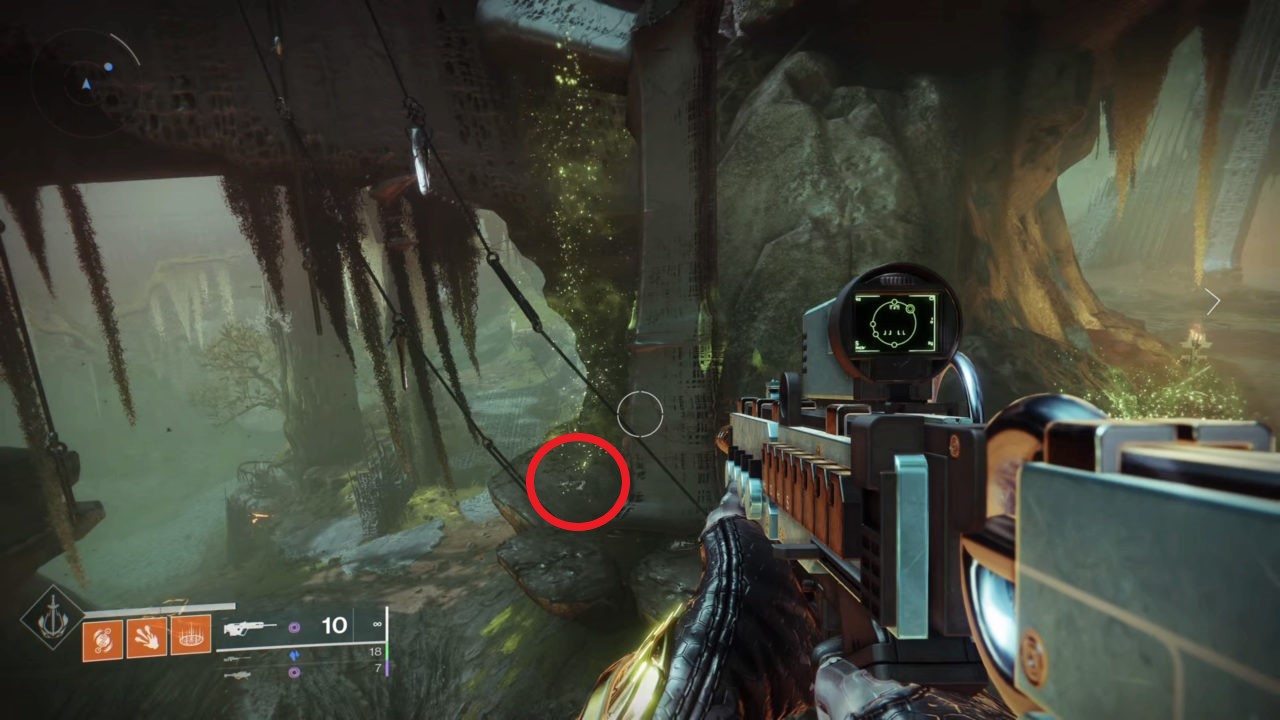Trigger the open-hand melee ability

146,636
